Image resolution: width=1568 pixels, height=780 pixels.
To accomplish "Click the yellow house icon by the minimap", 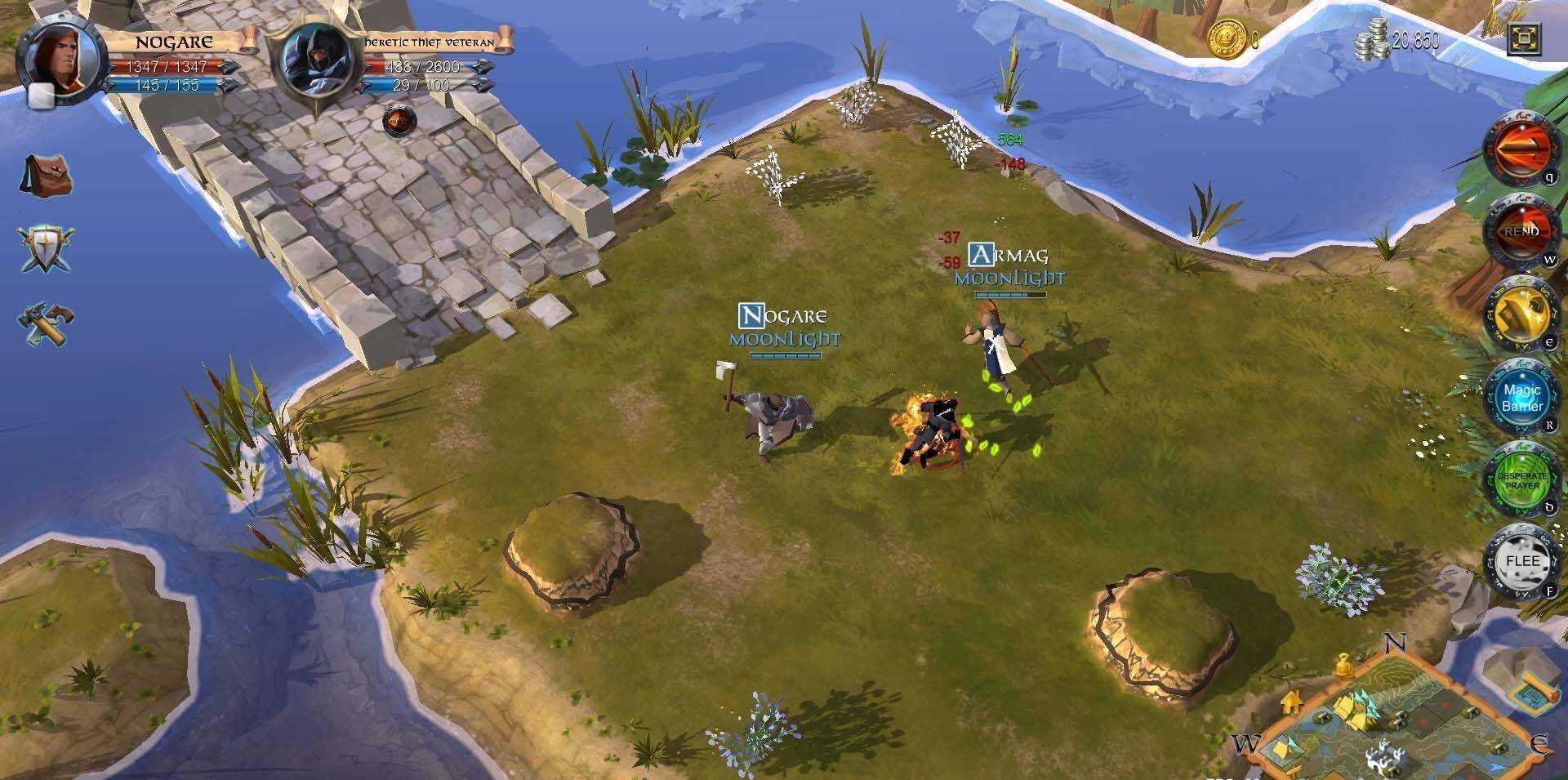I will [x=1291, y=701].
